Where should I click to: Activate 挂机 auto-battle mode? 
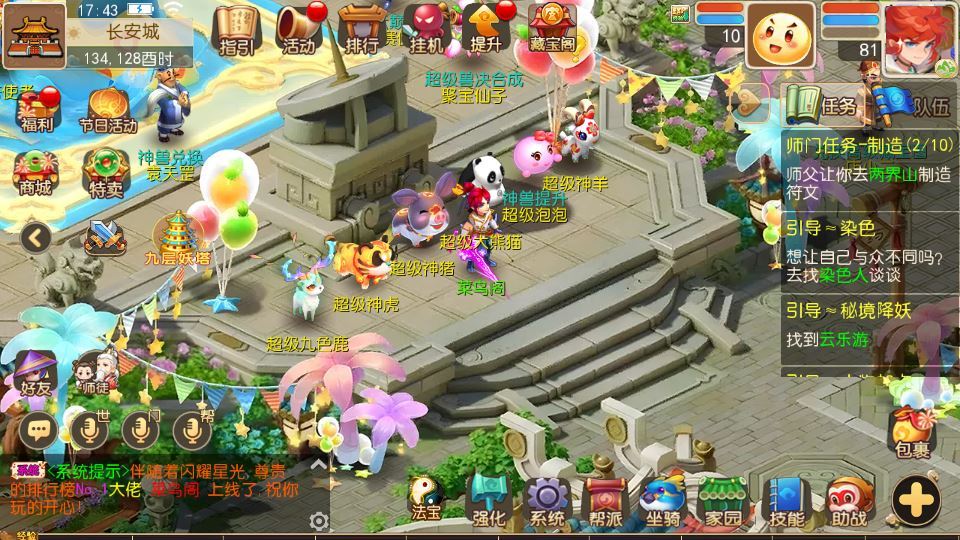pos(427,29)
